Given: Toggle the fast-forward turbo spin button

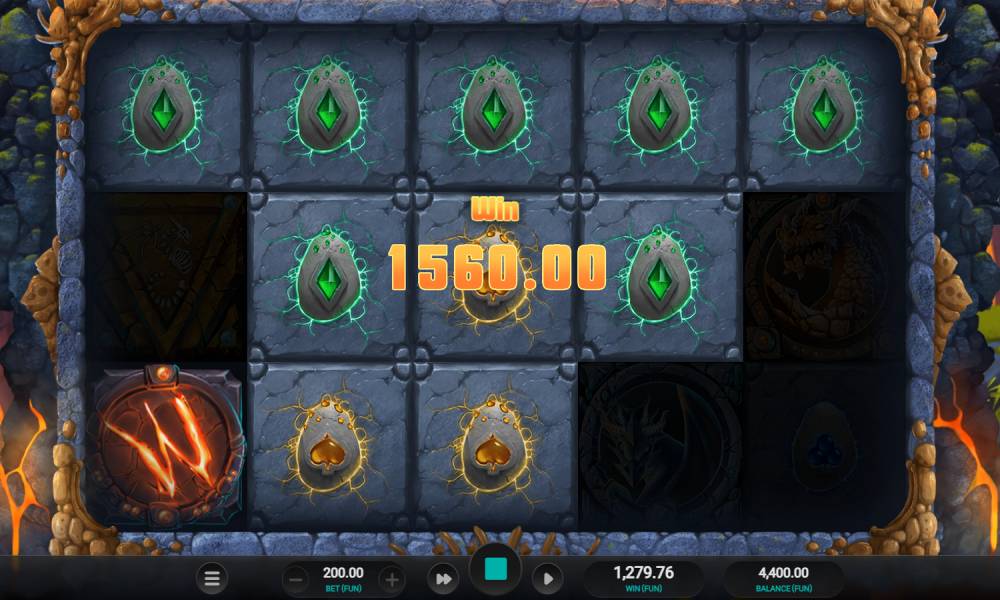Looking at the screenshot, I should coord(442,578).
